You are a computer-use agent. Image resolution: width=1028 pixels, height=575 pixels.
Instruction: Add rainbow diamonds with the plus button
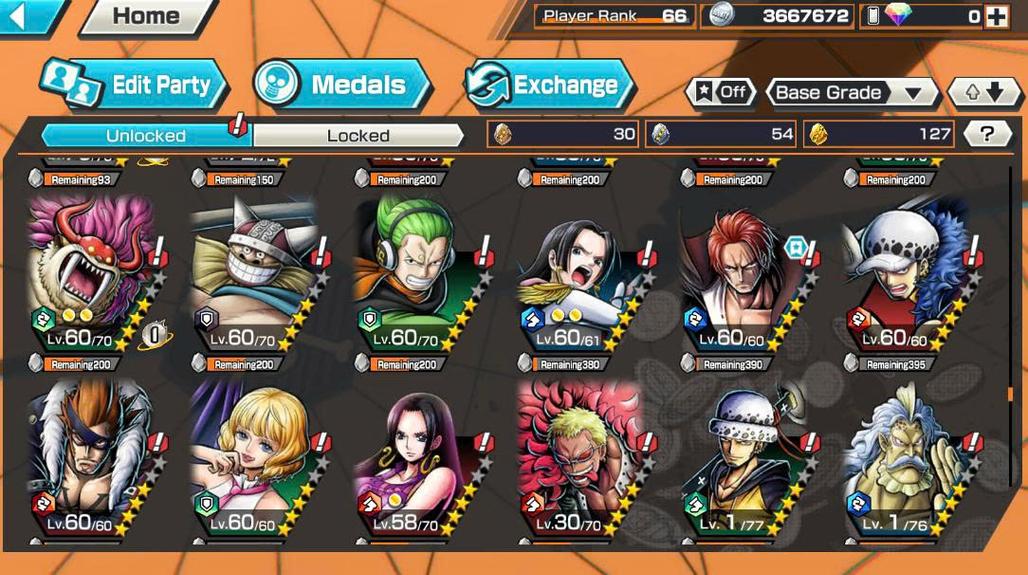[x=995, y=16]
